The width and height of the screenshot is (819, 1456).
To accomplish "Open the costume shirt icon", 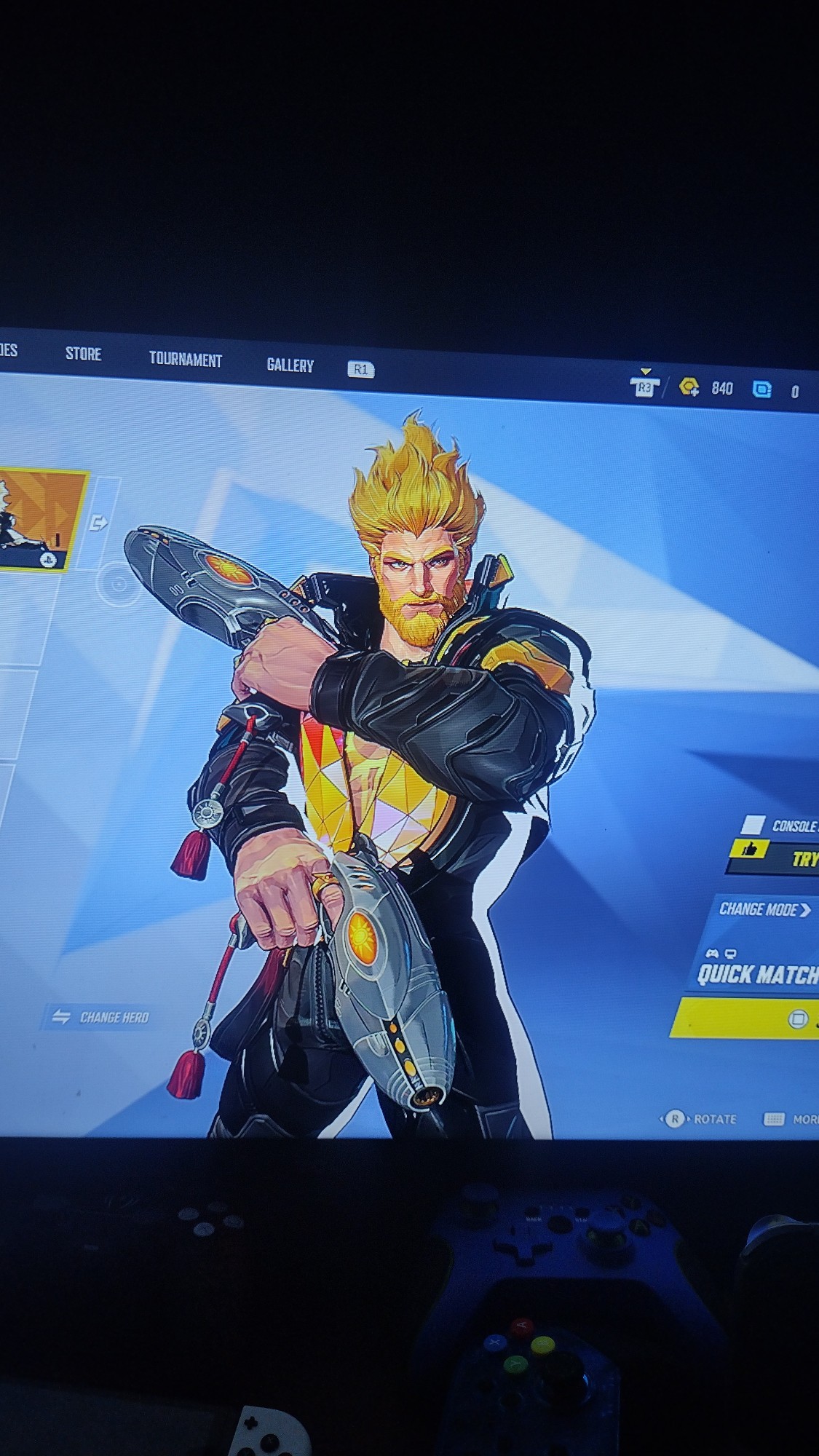I will pos(644,386).
